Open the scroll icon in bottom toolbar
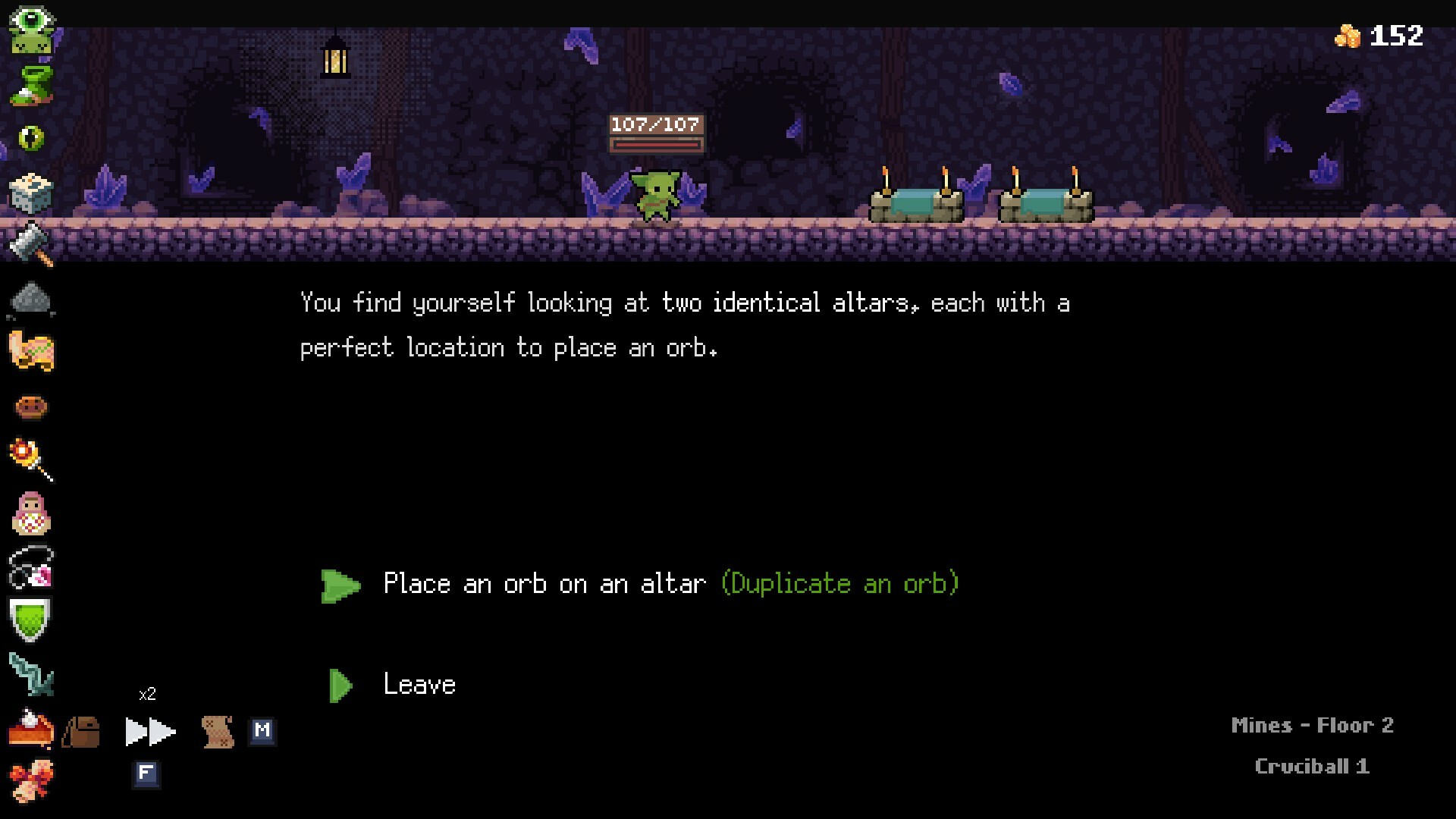Screen dimensions: 1456x819 pos(220,732)
